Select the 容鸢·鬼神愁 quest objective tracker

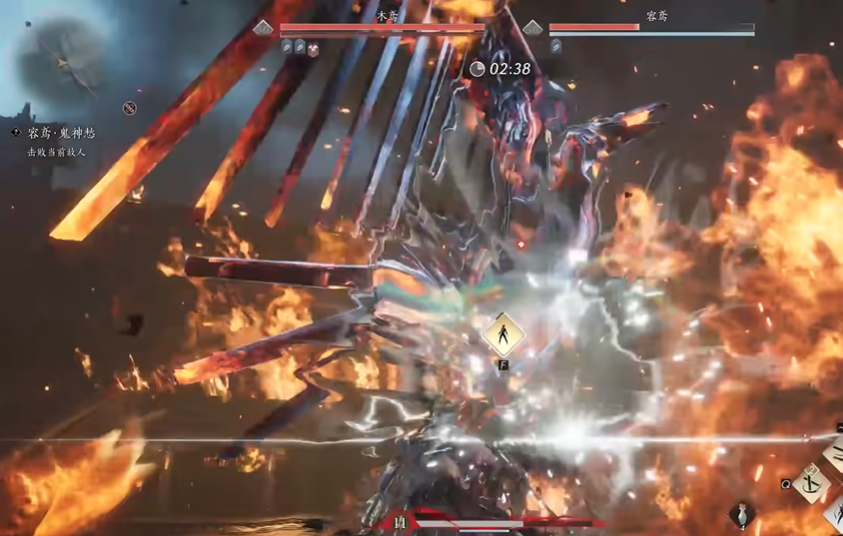pos(58,133)
